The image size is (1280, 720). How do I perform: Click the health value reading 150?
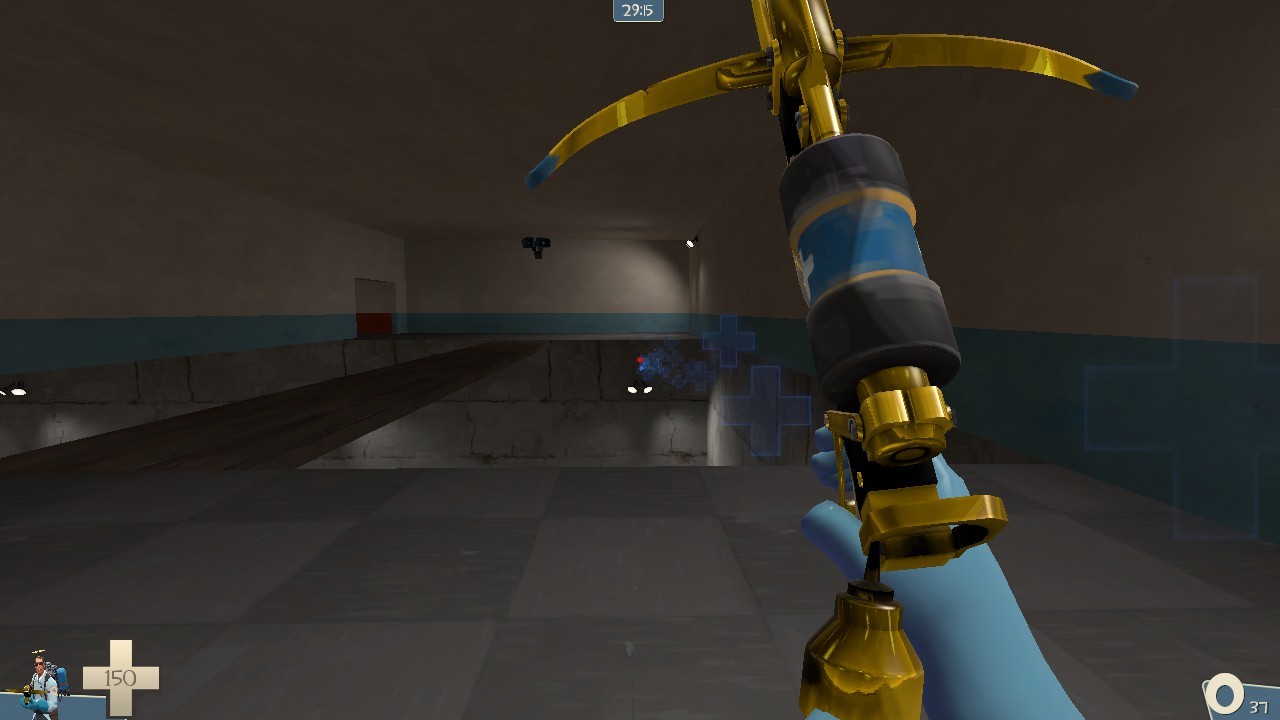point(119,678)
